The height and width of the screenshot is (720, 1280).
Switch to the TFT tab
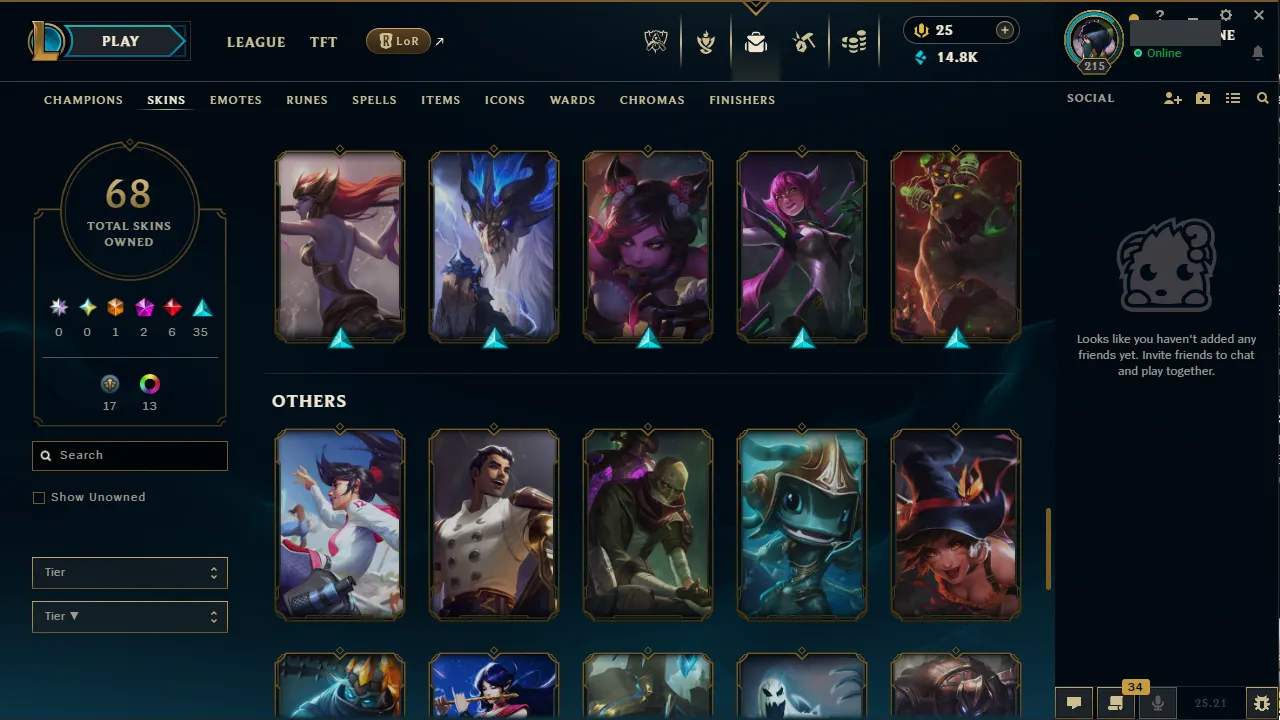(323, 42)
